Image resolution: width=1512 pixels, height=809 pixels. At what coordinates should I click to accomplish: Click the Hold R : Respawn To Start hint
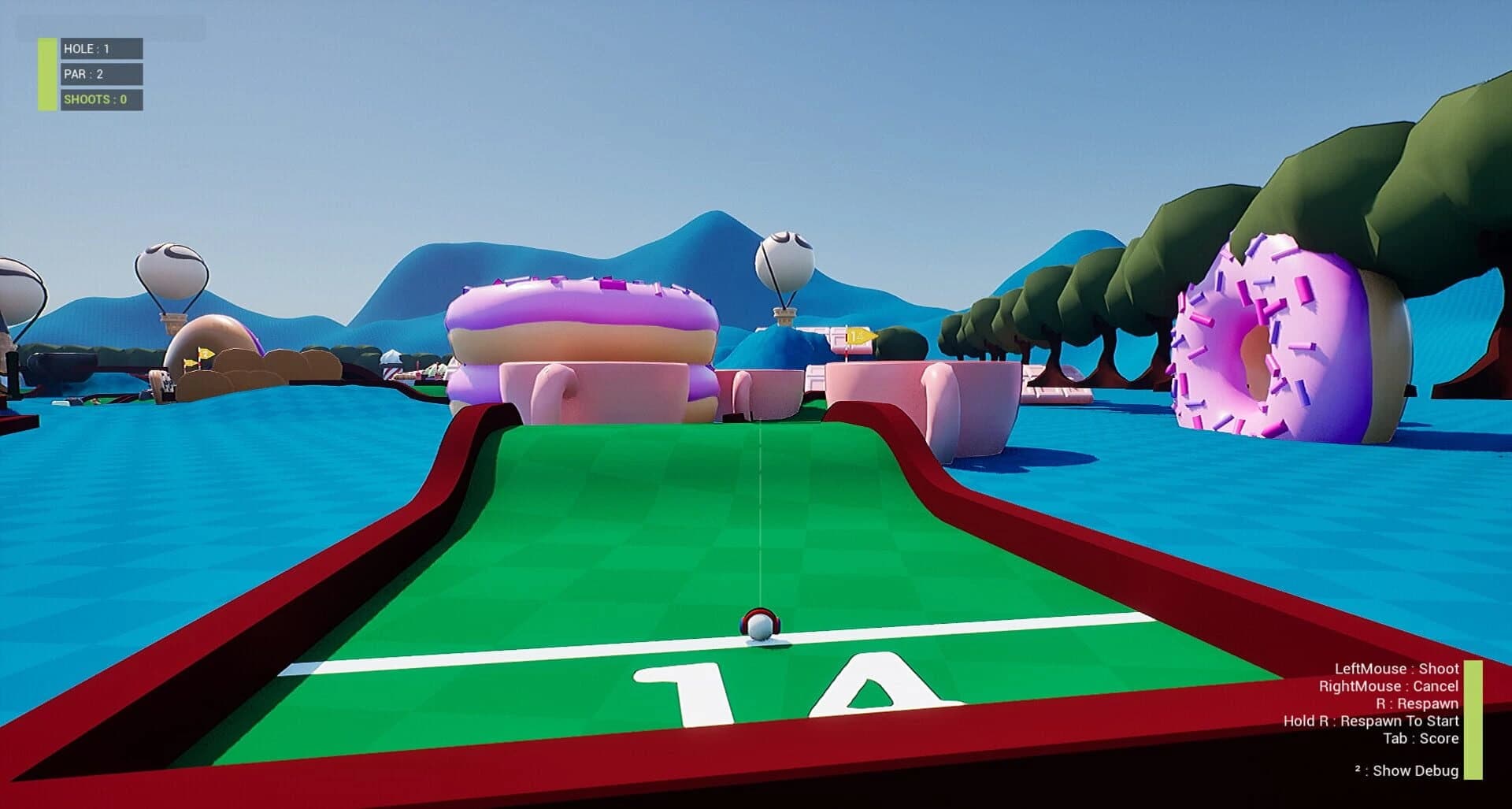coord(1370,721)
